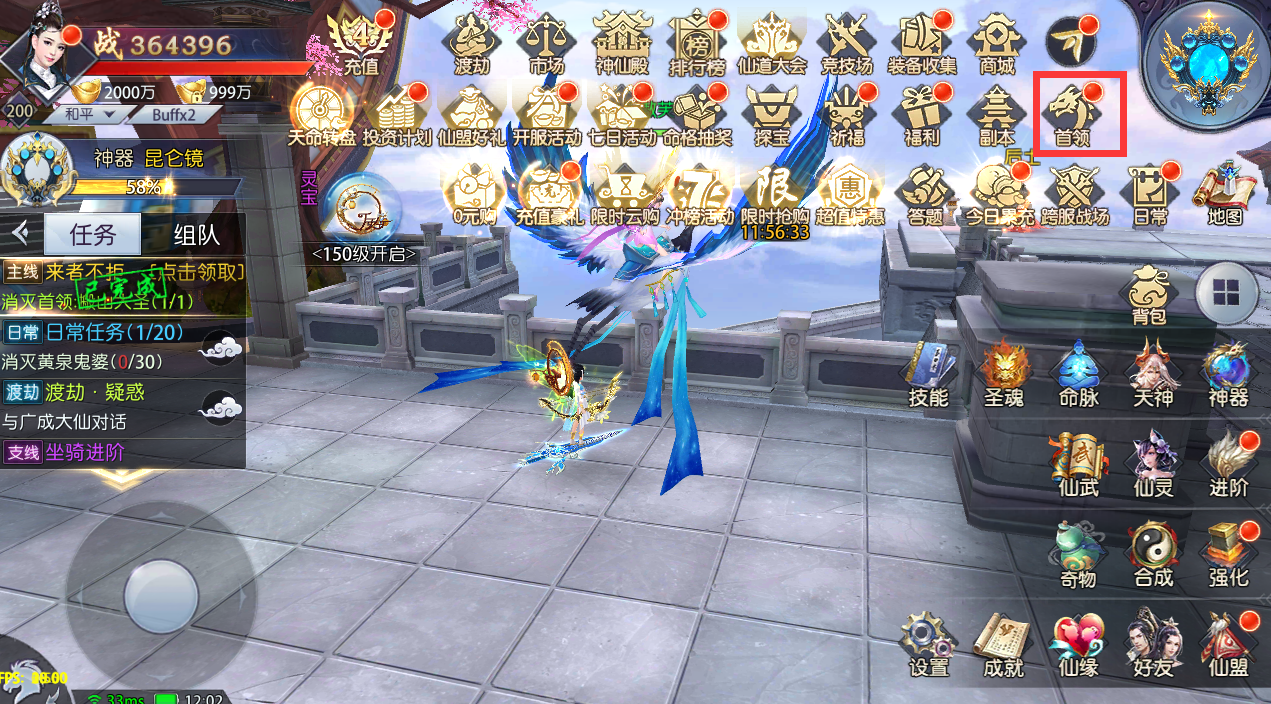Open the 福利 welfare gift icon
This screenshot has width=1271, height=704.
coord(920,112)
